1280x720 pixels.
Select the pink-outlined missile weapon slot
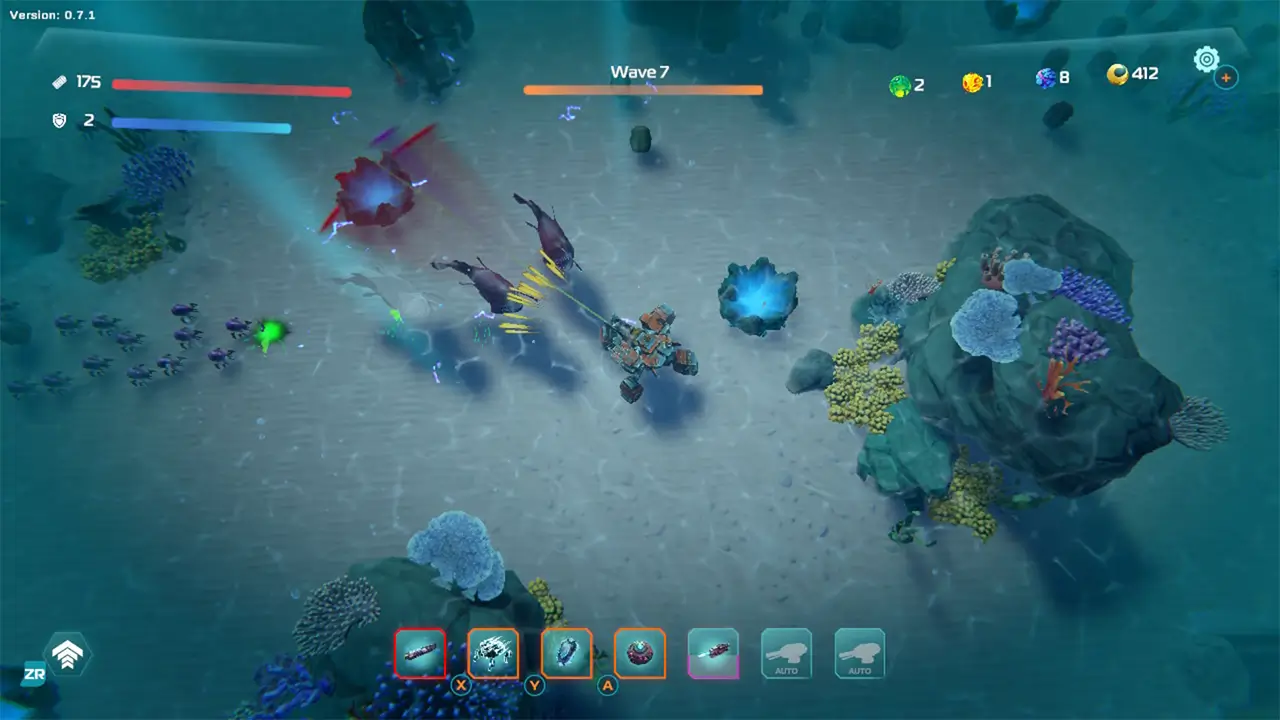(x=713, y=653)
